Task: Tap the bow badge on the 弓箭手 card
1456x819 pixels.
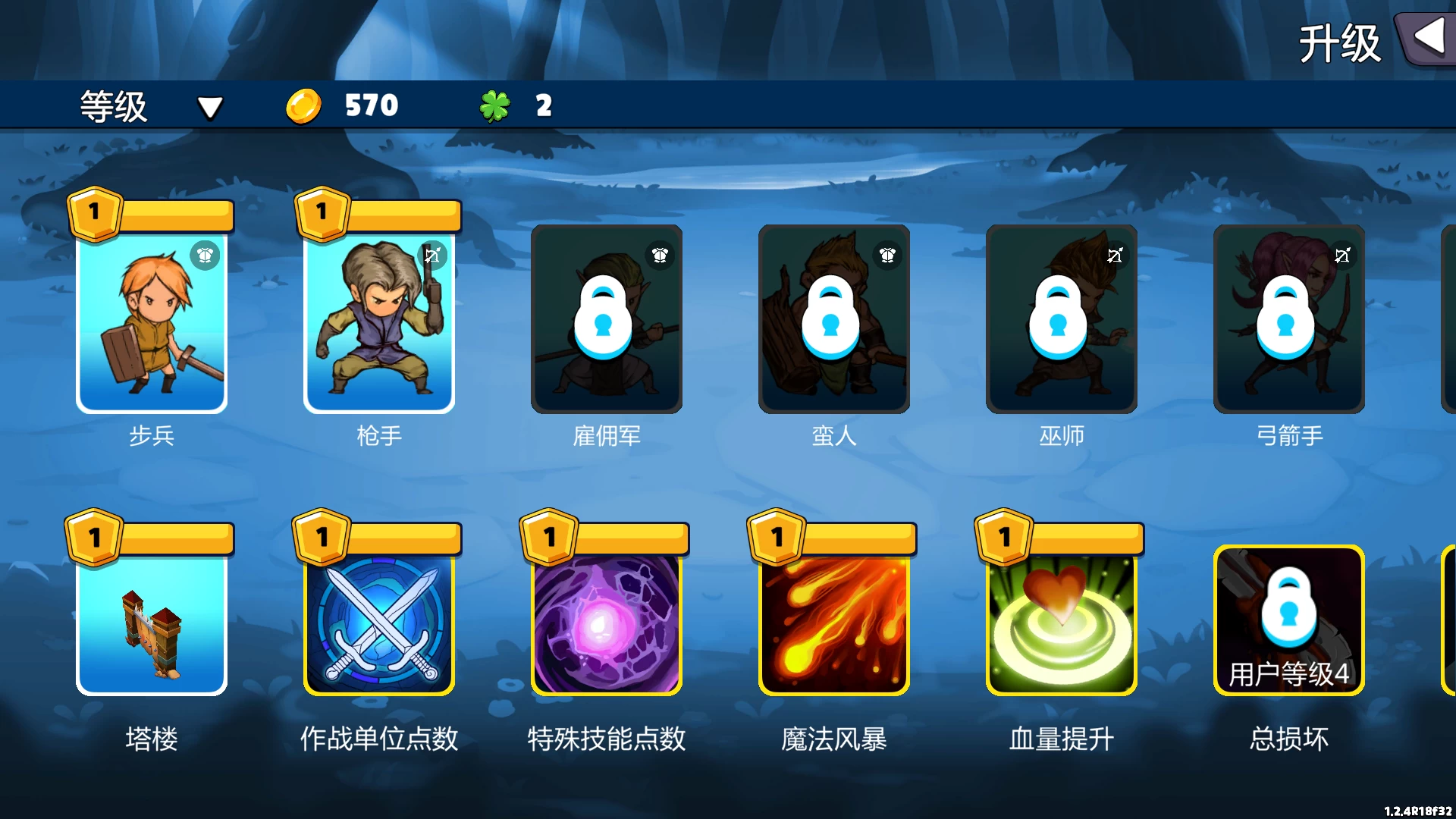Action: (1341, 256)
